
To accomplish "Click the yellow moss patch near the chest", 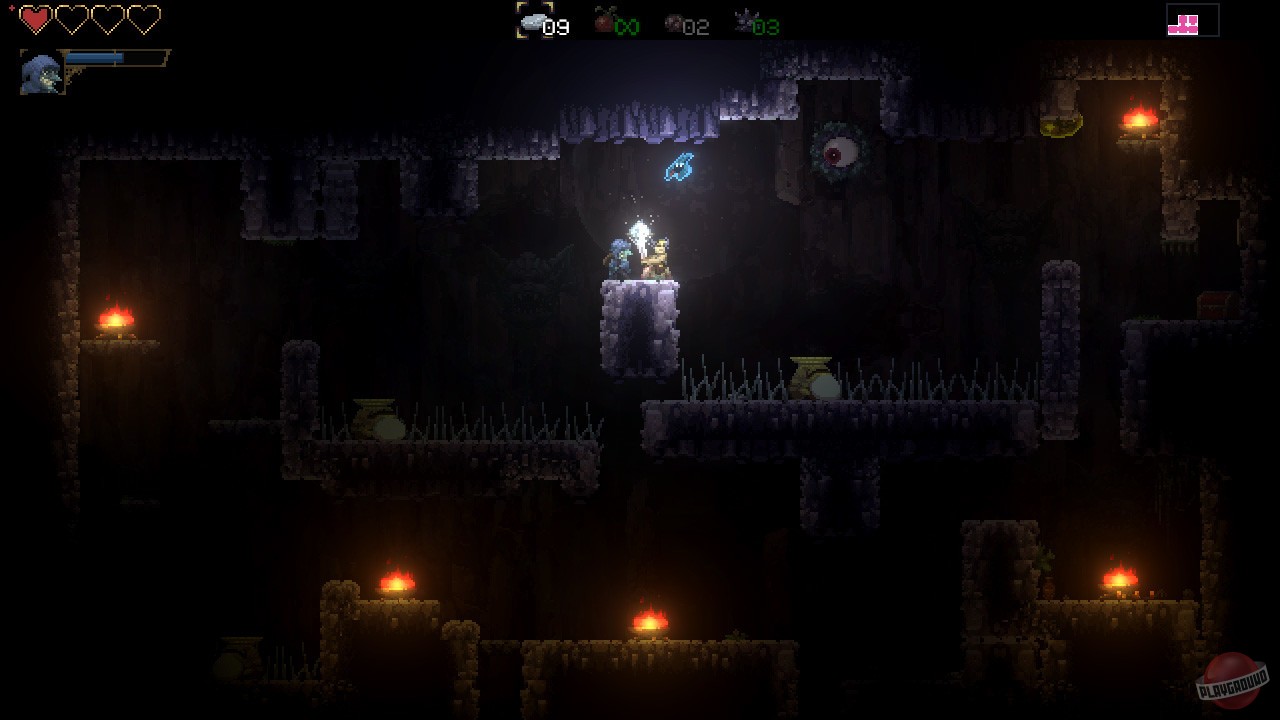I will (x=1060, y=124).
